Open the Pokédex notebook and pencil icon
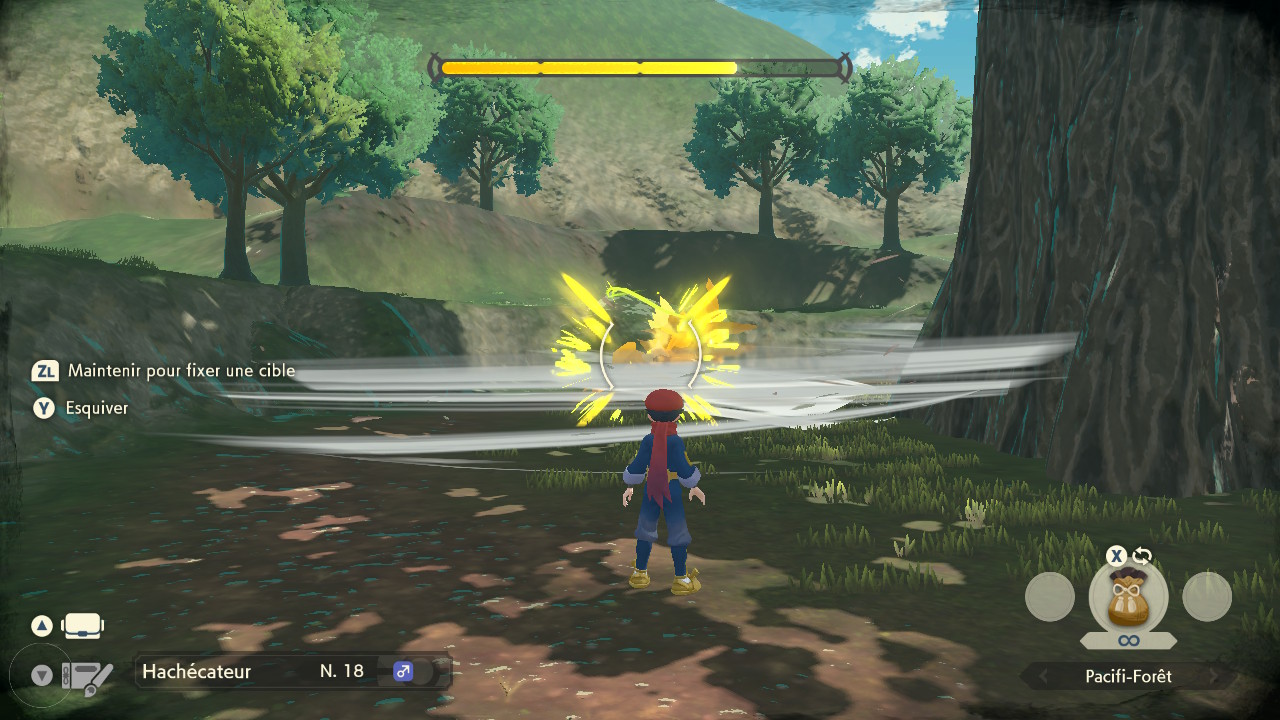Screen dimensions: 1280x720 point(86,678)
